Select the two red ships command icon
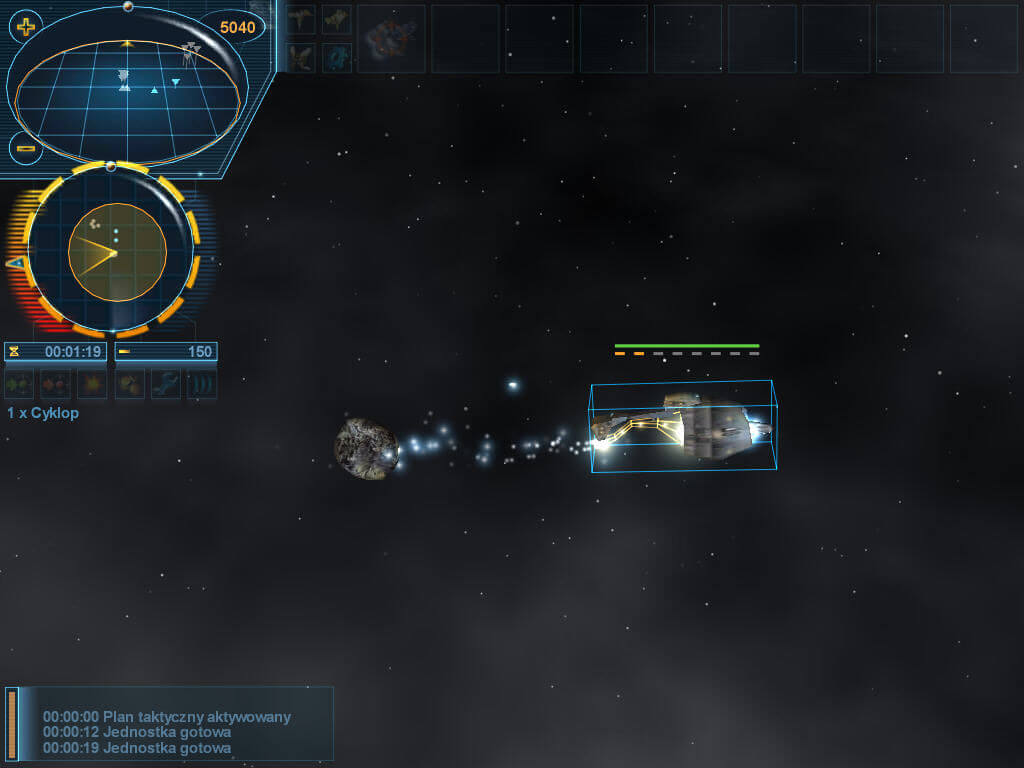 coord(55,384)
